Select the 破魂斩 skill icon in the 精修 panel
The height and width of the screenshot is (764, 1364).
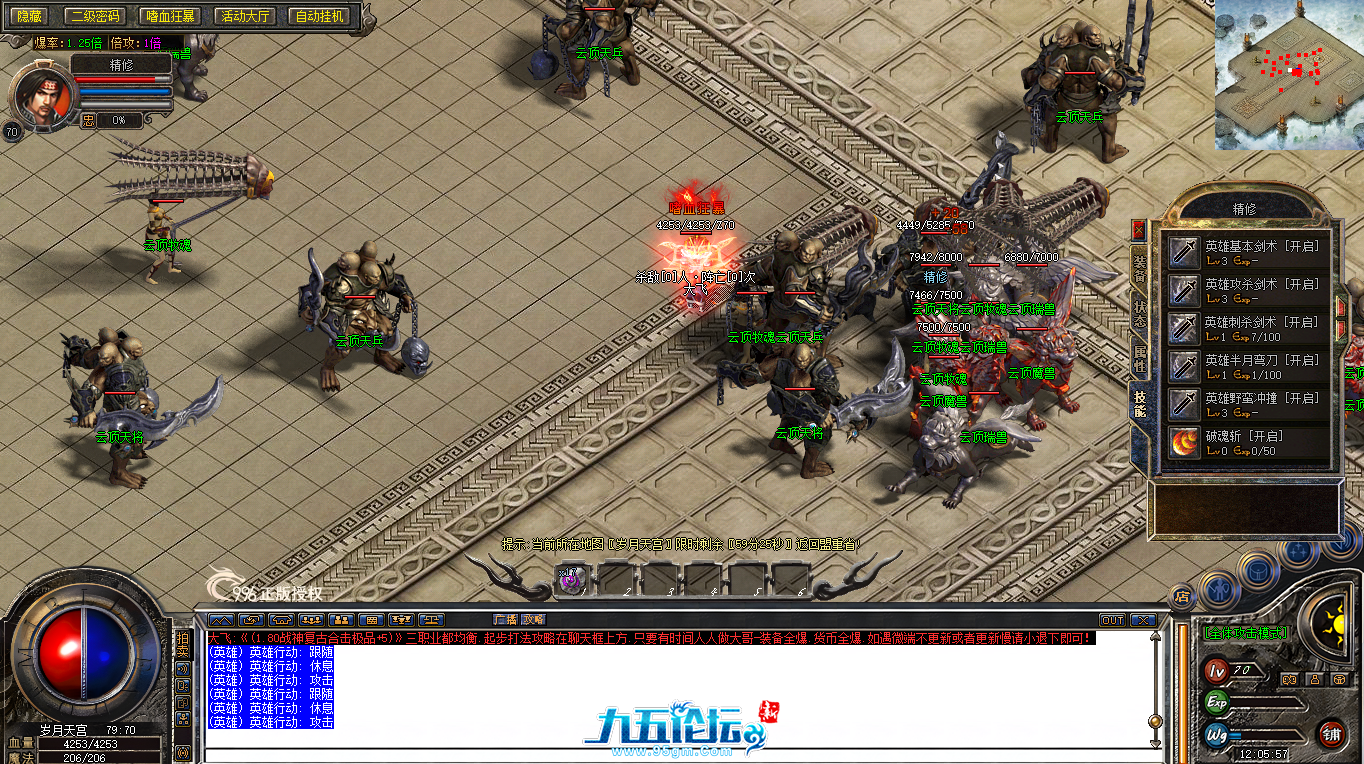click(x=1184, y=443)
